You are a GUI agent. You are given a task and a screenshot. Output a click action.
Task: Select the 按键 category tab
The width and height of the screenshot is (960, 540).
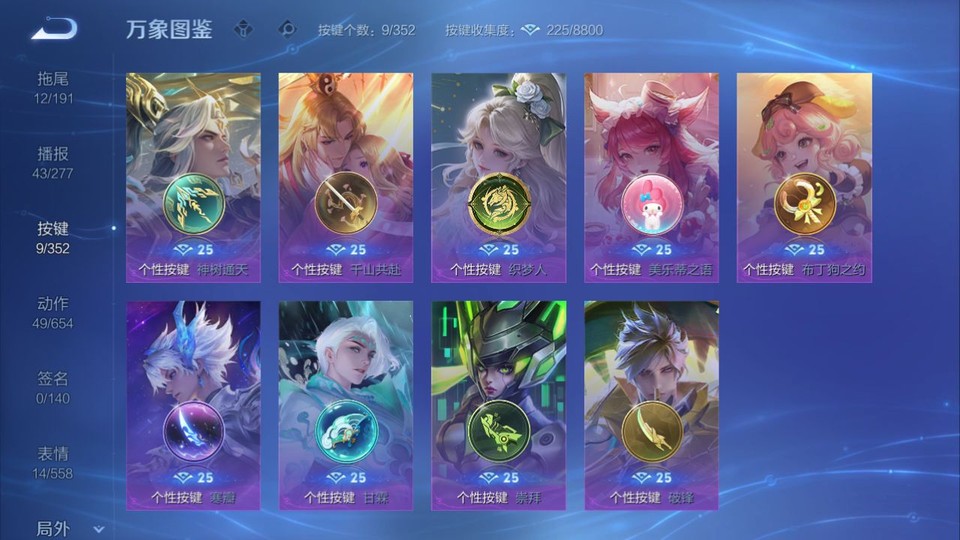54,238
